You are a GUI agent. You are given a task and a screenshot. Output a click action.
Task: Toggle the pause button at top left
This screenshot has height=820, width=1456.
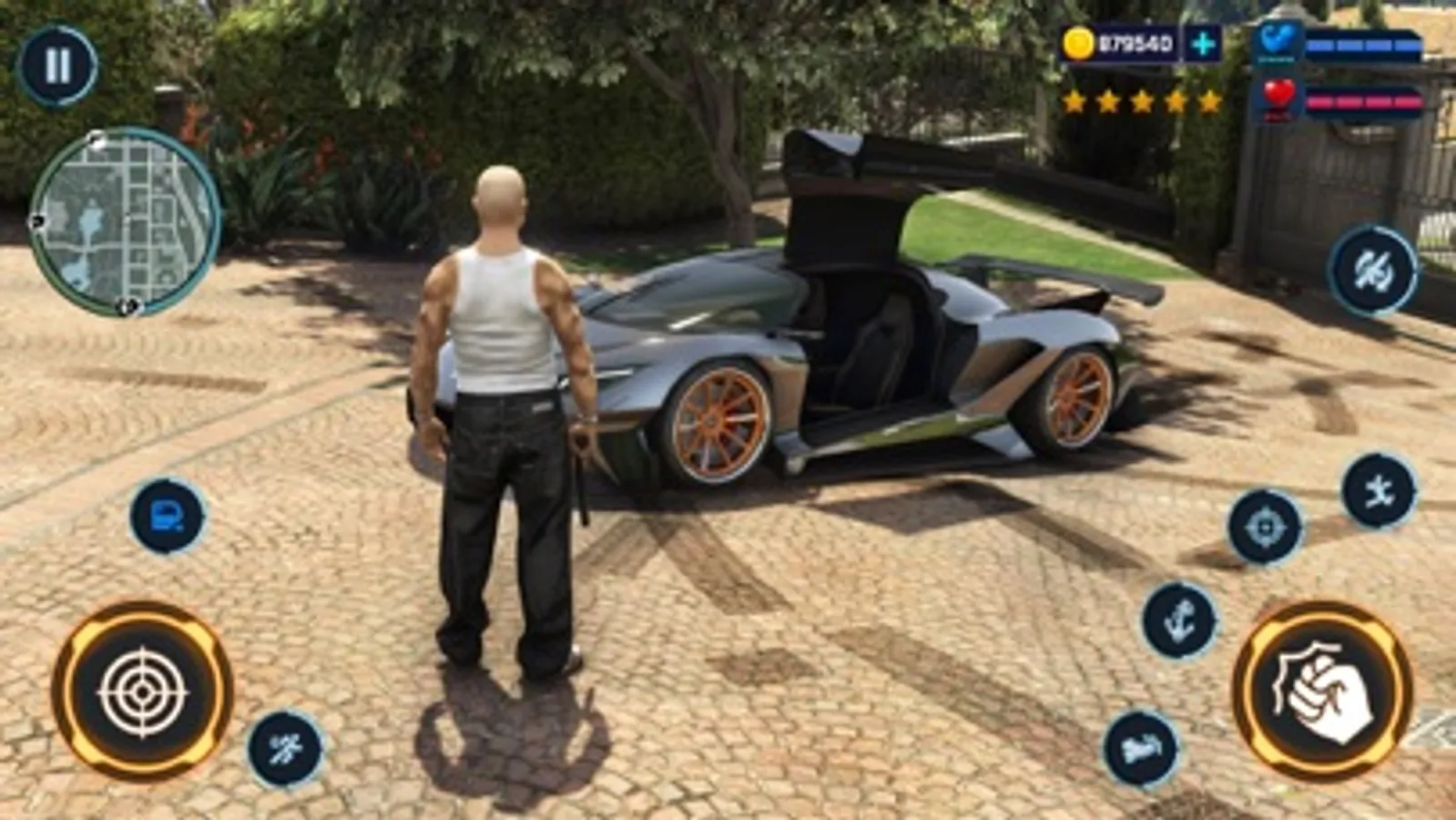coord(57,65)
